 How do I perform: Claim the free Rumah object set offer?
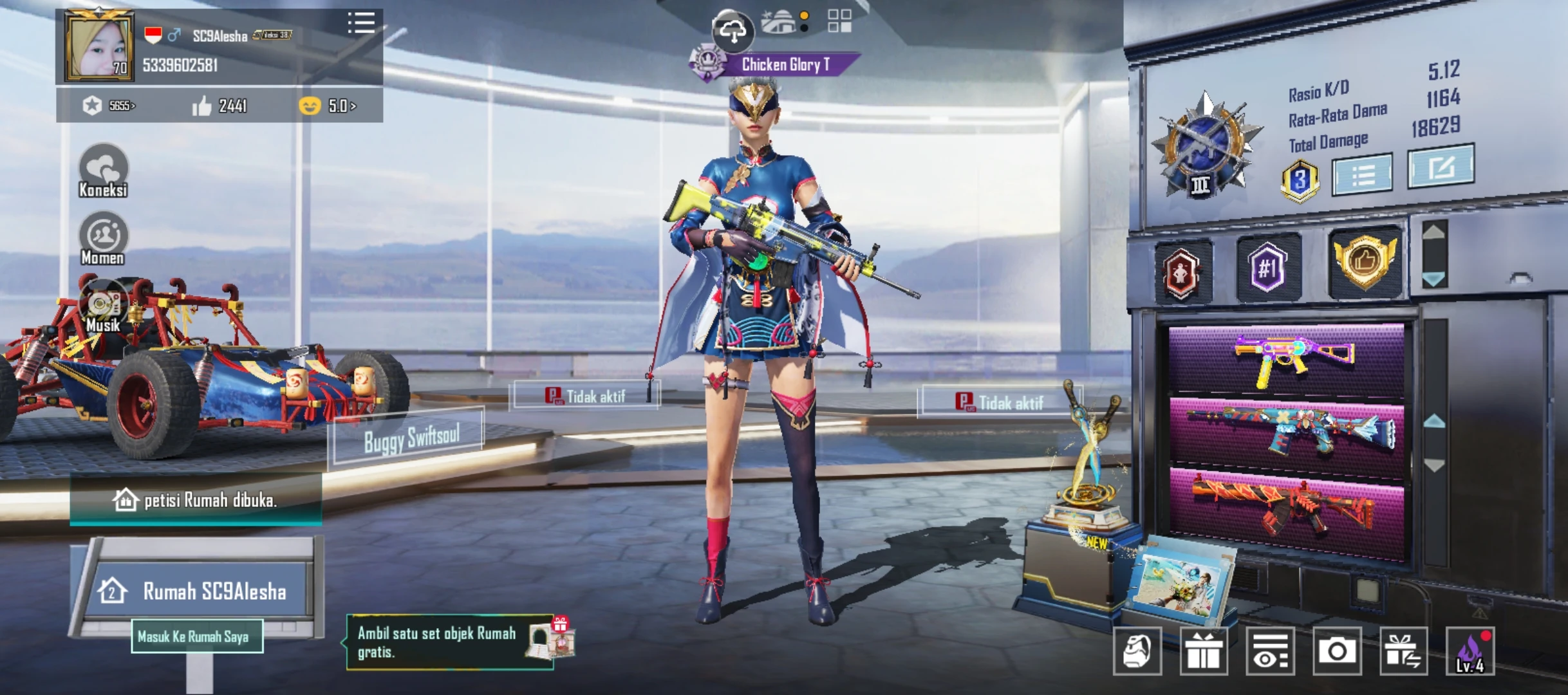coord(451,642)
